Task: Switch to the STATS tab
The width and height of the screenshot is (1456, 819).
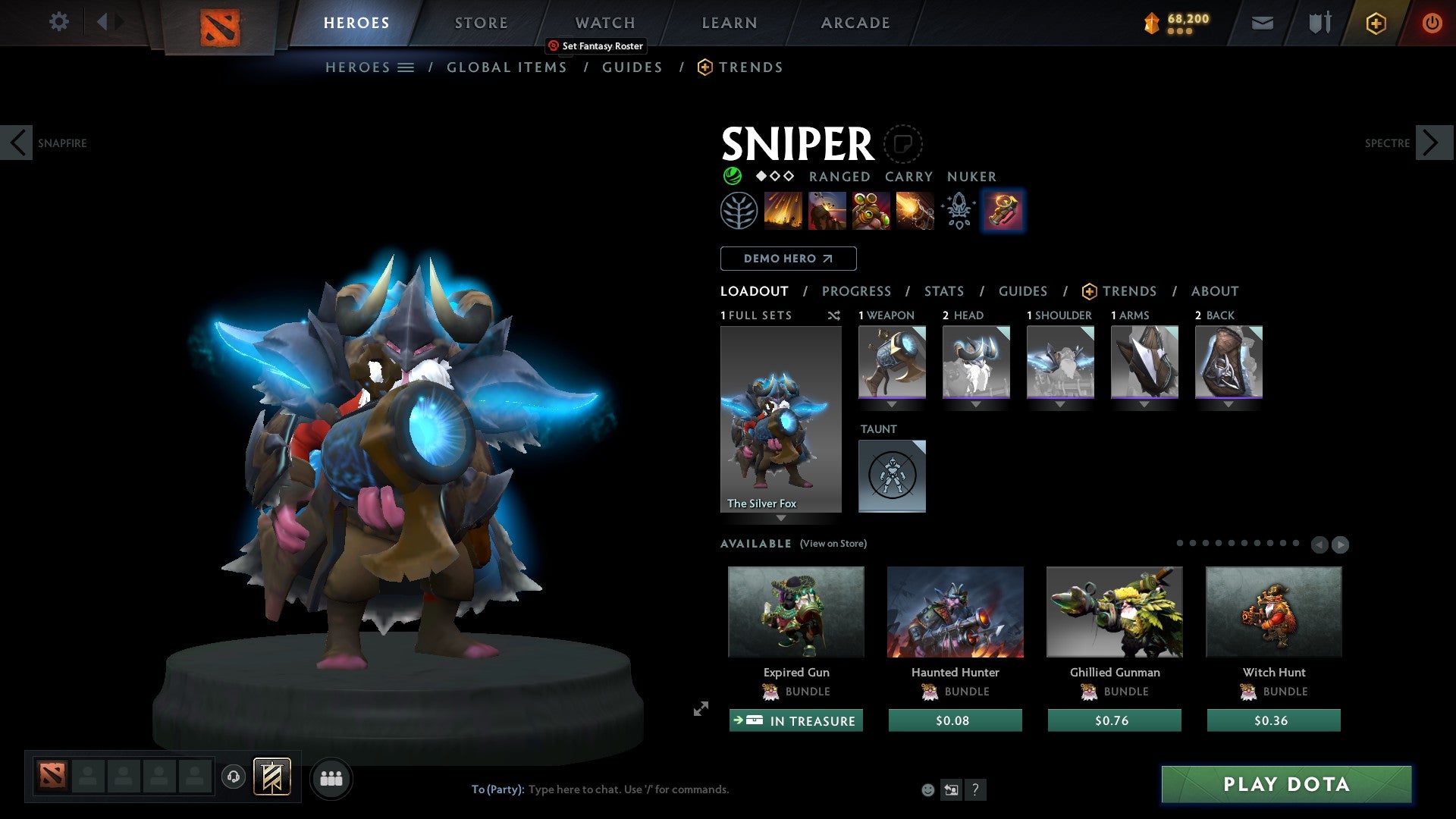Action: [943, 290]
